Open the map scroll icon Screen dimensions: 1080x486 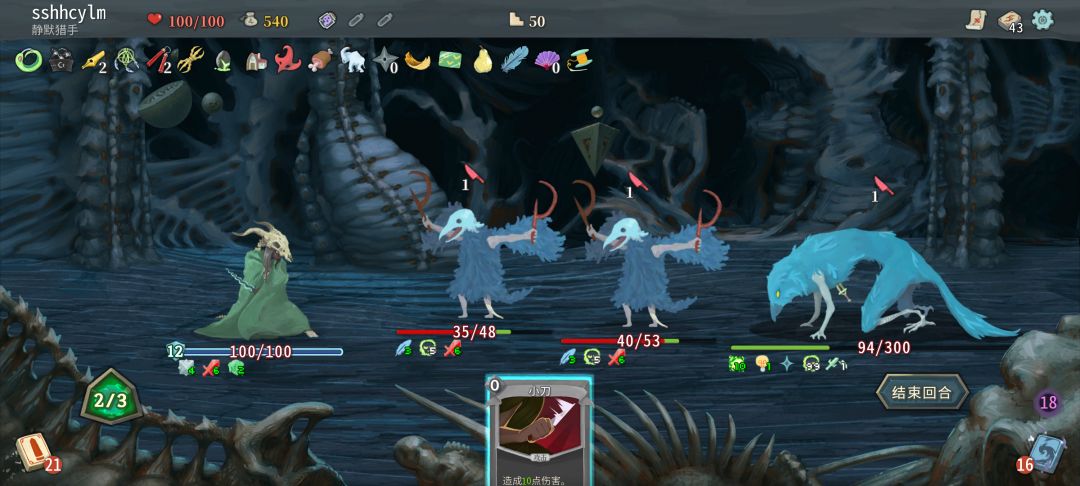(976, 19)
